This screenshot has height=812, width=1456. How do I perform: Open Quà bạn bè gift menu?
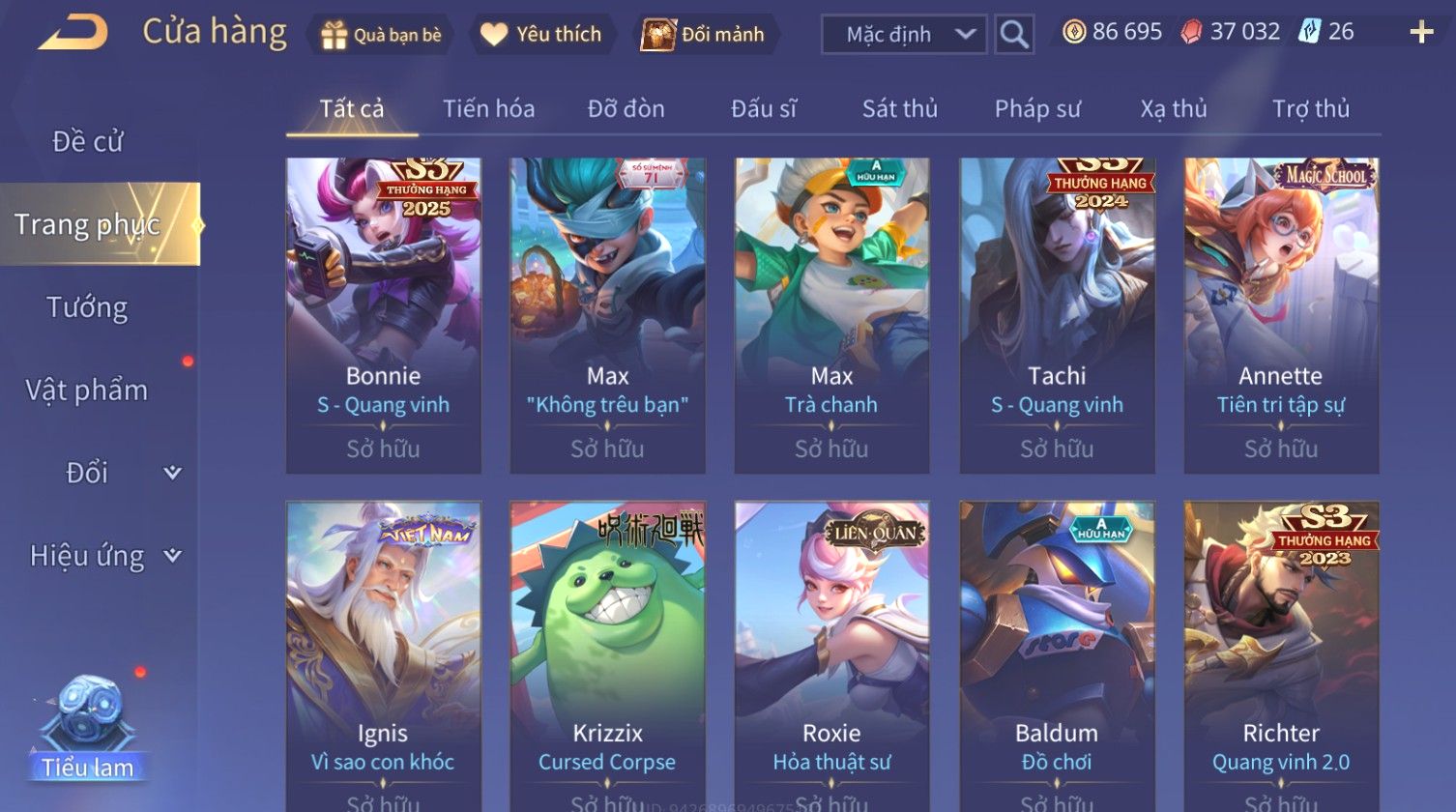coord(382,35)
